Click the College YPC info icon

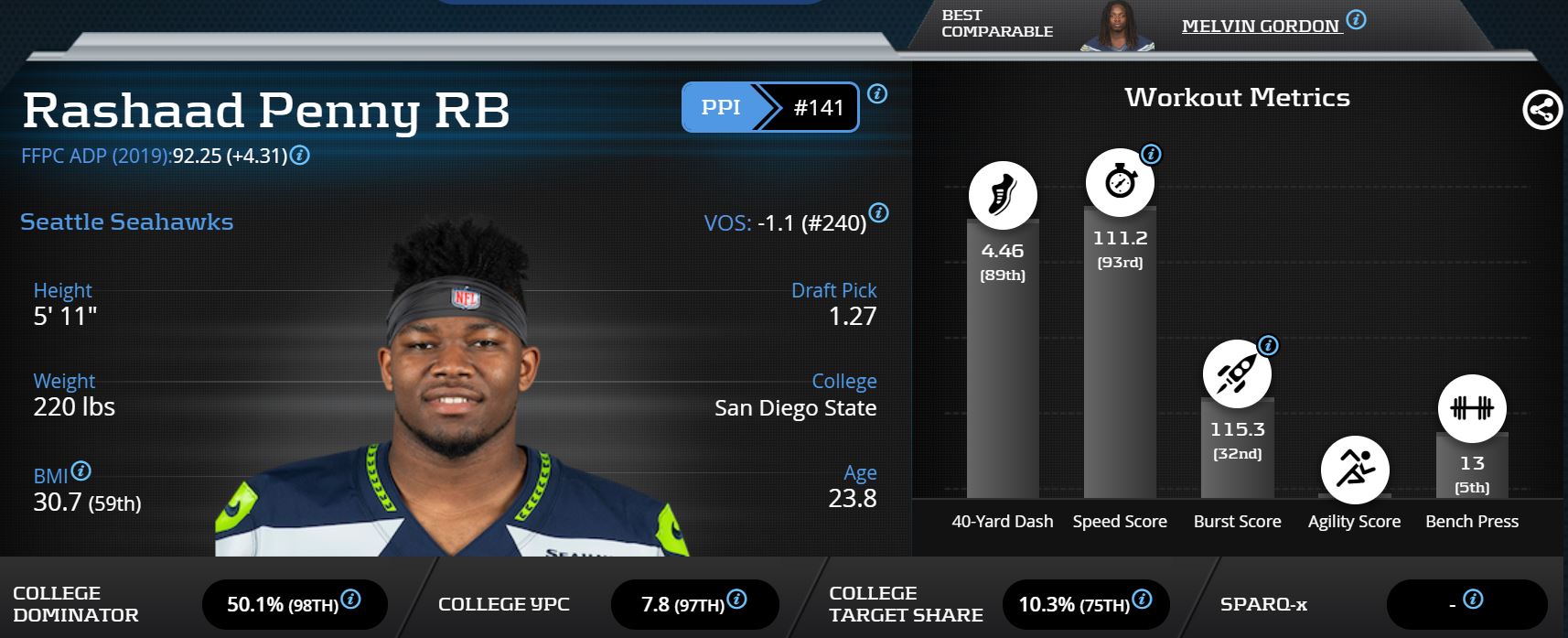click(x=736, y=600)
